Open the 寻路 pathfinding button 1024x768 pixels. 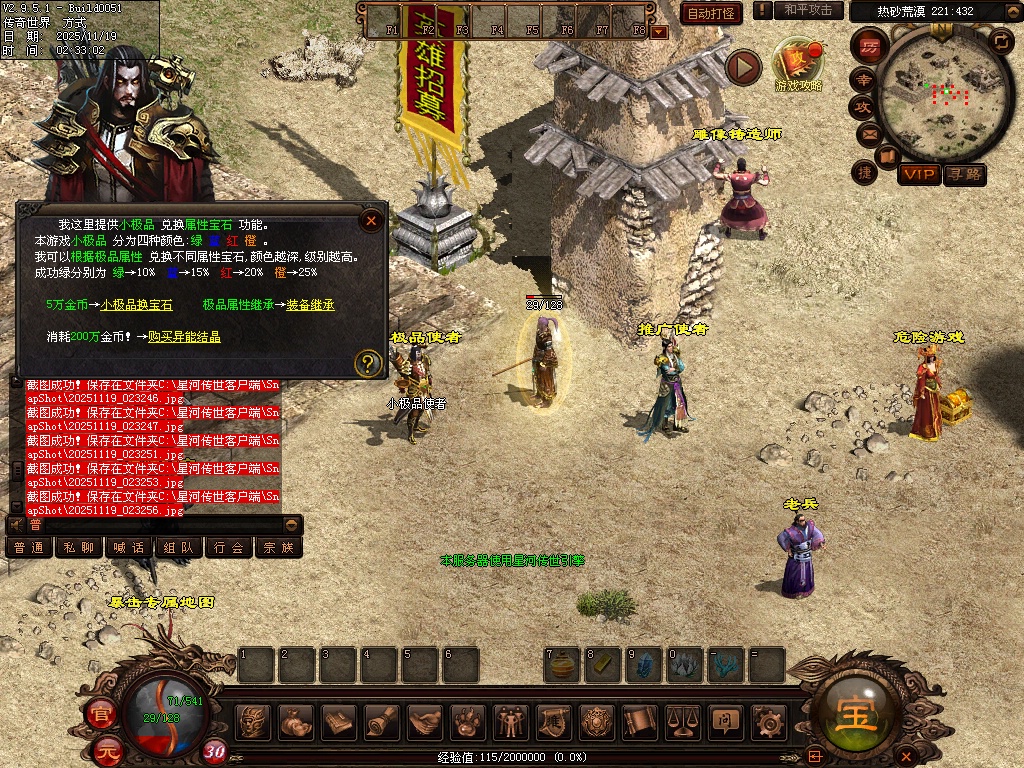[965, 174]
